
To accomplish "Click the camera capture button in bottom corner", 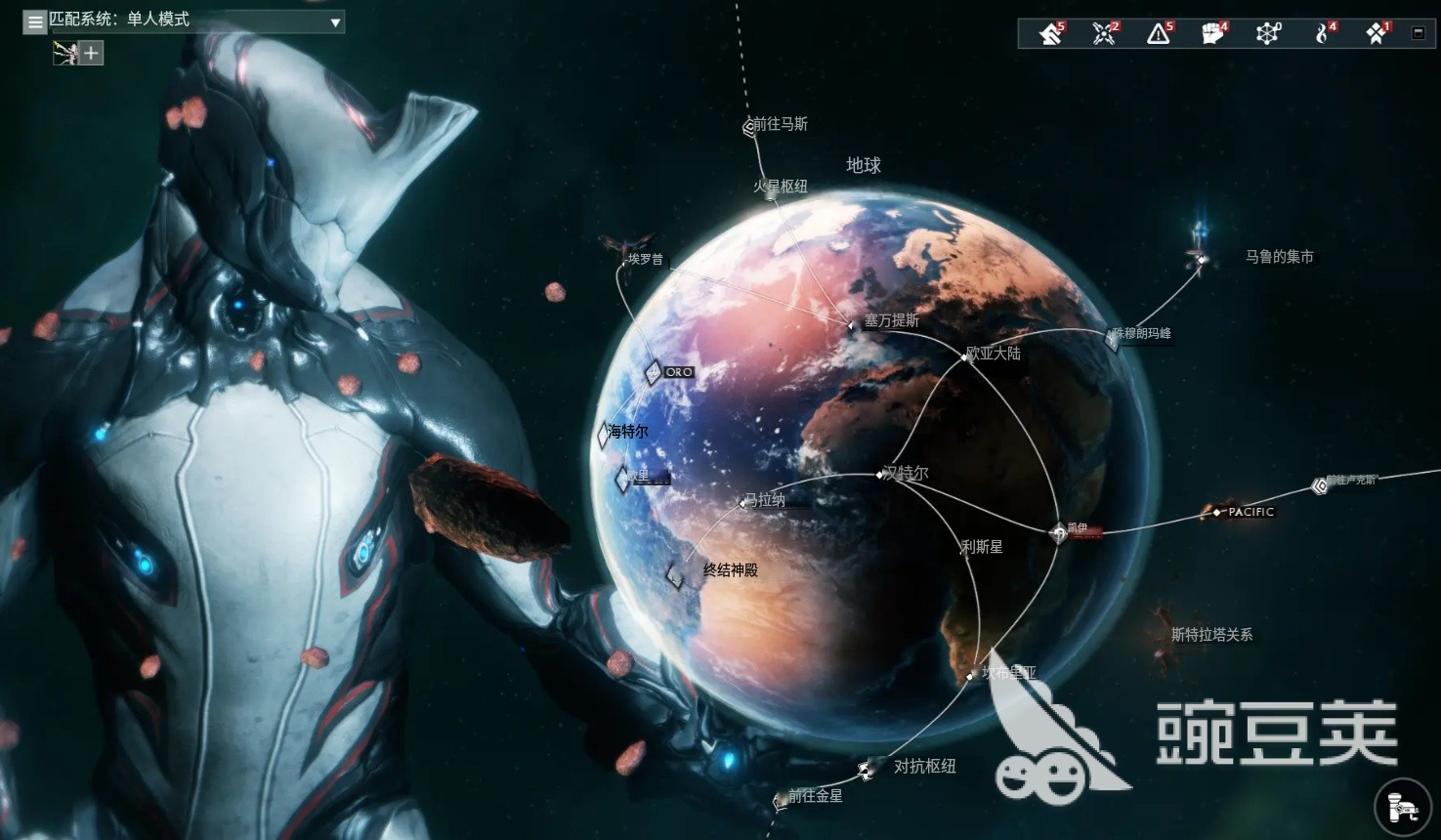I will (x=1405, y=809).
